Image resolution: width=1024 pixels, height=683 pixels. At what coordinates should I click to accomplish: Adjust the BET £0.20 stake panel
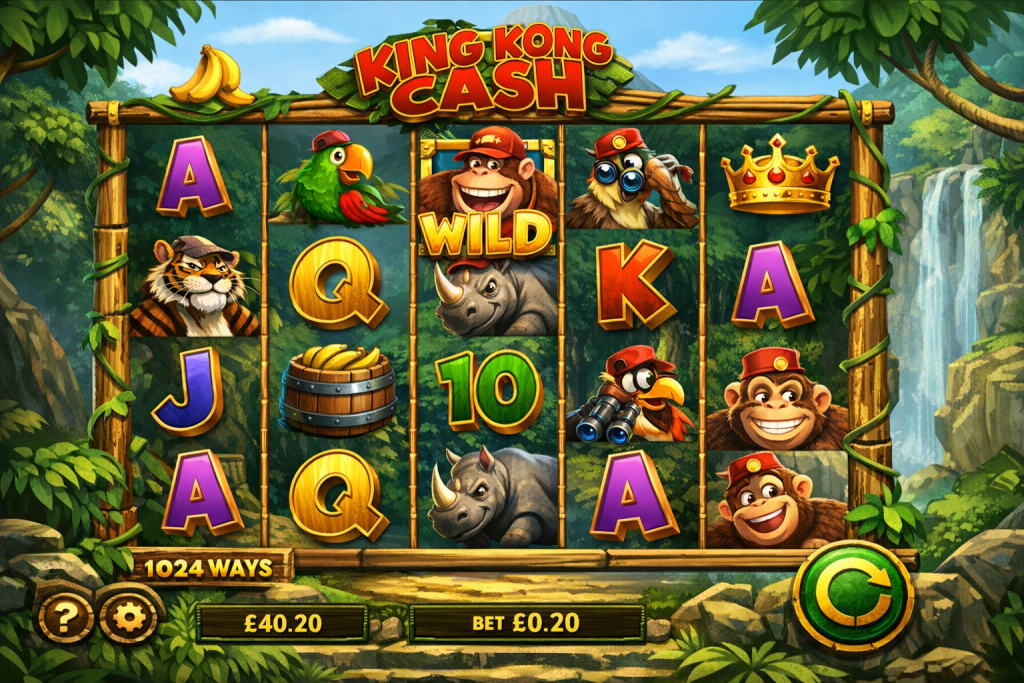[x=526, y=623]
